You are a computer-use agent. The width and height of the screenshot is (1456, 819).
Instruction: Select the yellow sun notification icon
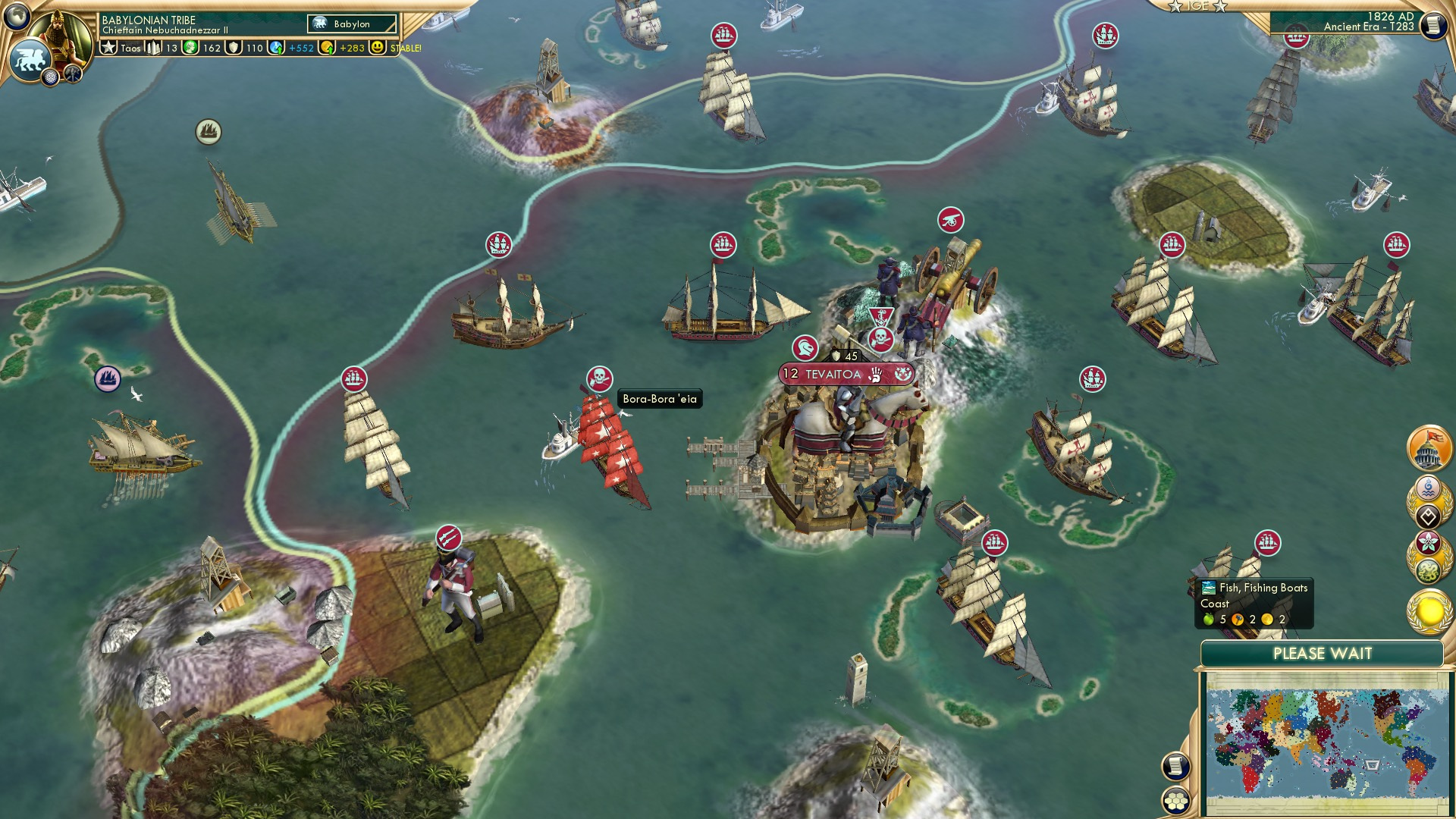1429,613
